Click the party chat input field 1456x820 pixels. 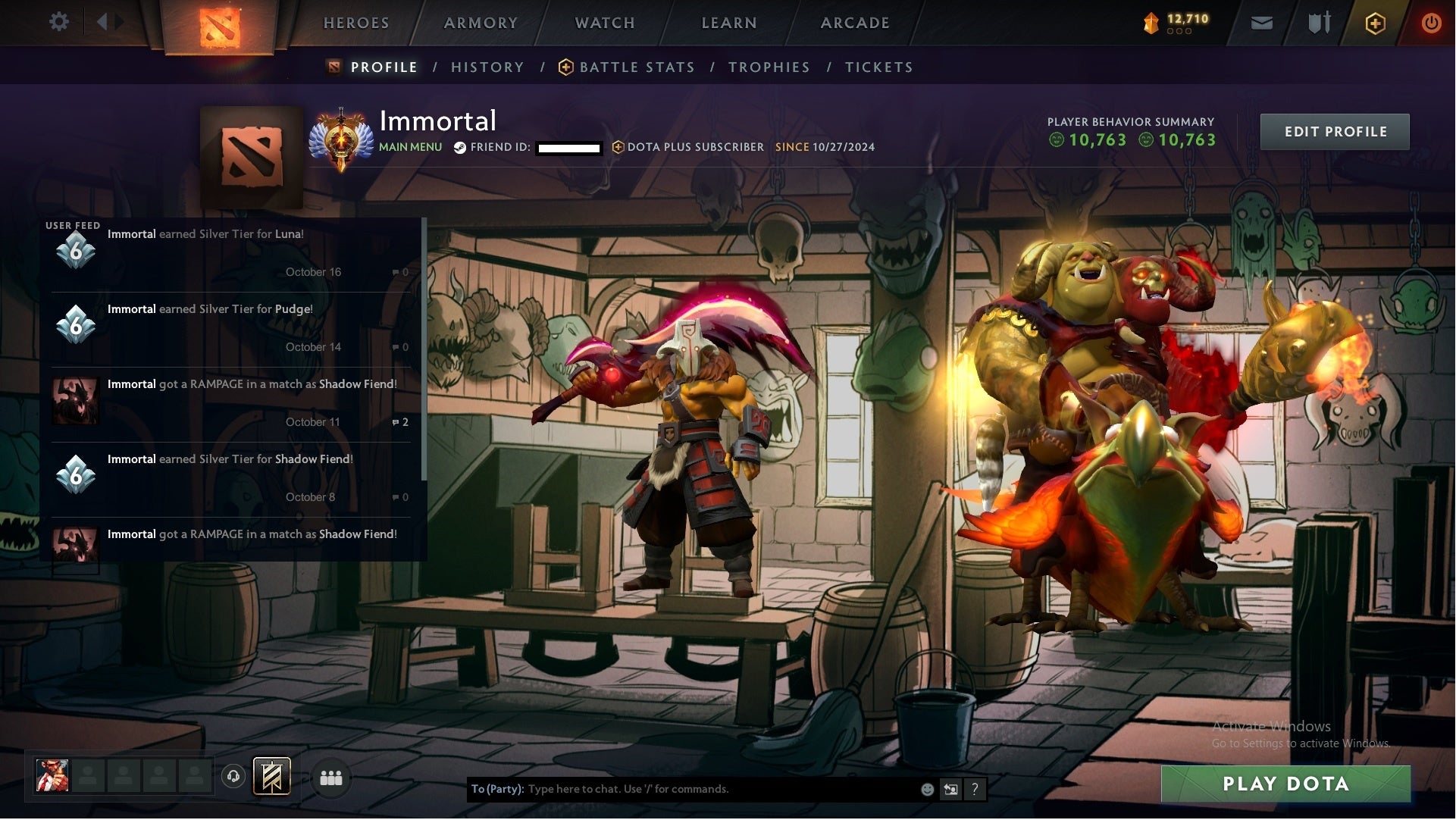[x=682, y=788]
